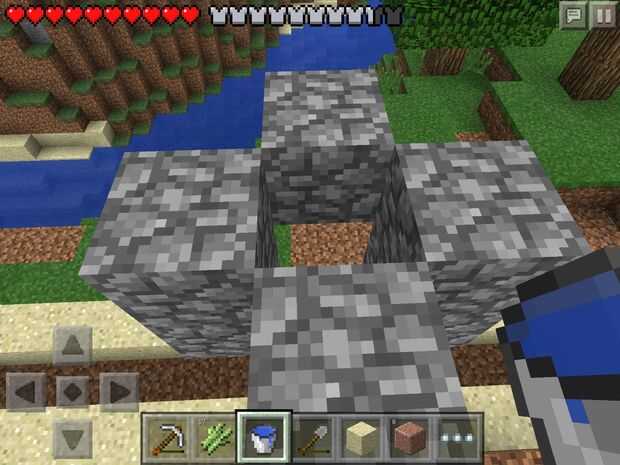Open the chat speech bubble button
The height and width of the screenshot is (465, 620).
[573, 15]
